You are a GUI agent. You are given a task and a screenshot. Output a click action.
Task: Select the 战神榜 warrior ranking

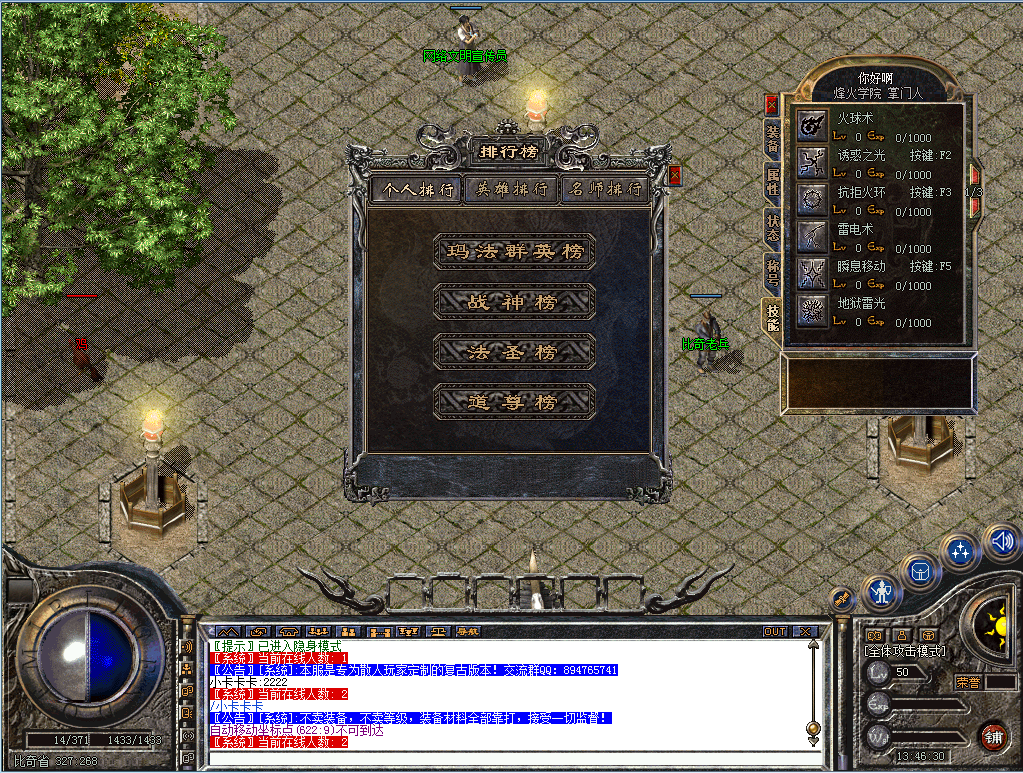coord(514,302)
